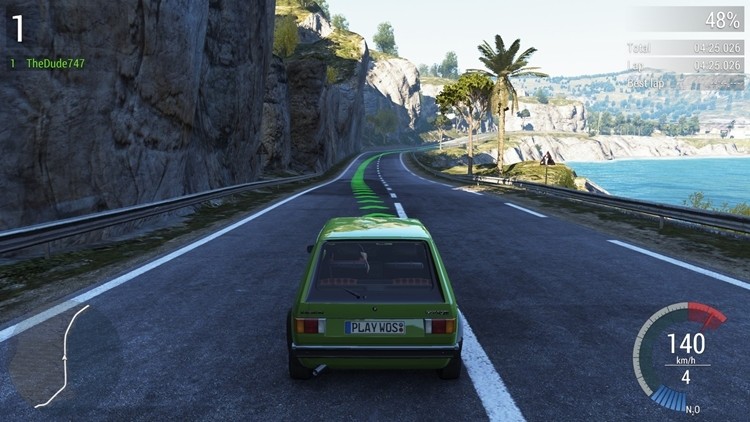Click the track minimap
This screenshot has width=750, height=422.
click(62, 357)
